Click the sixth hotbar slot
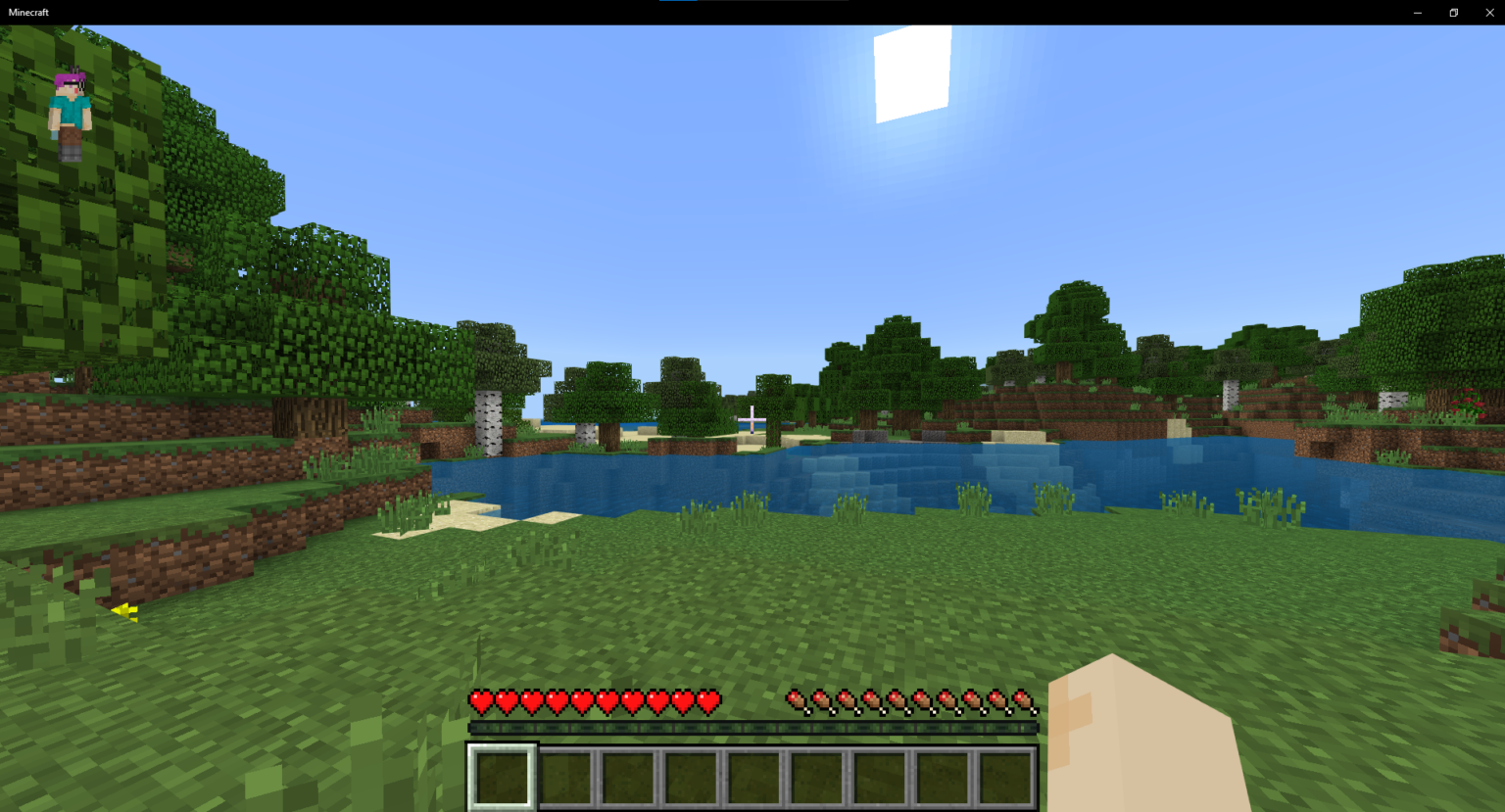 [x=815, y=778]
